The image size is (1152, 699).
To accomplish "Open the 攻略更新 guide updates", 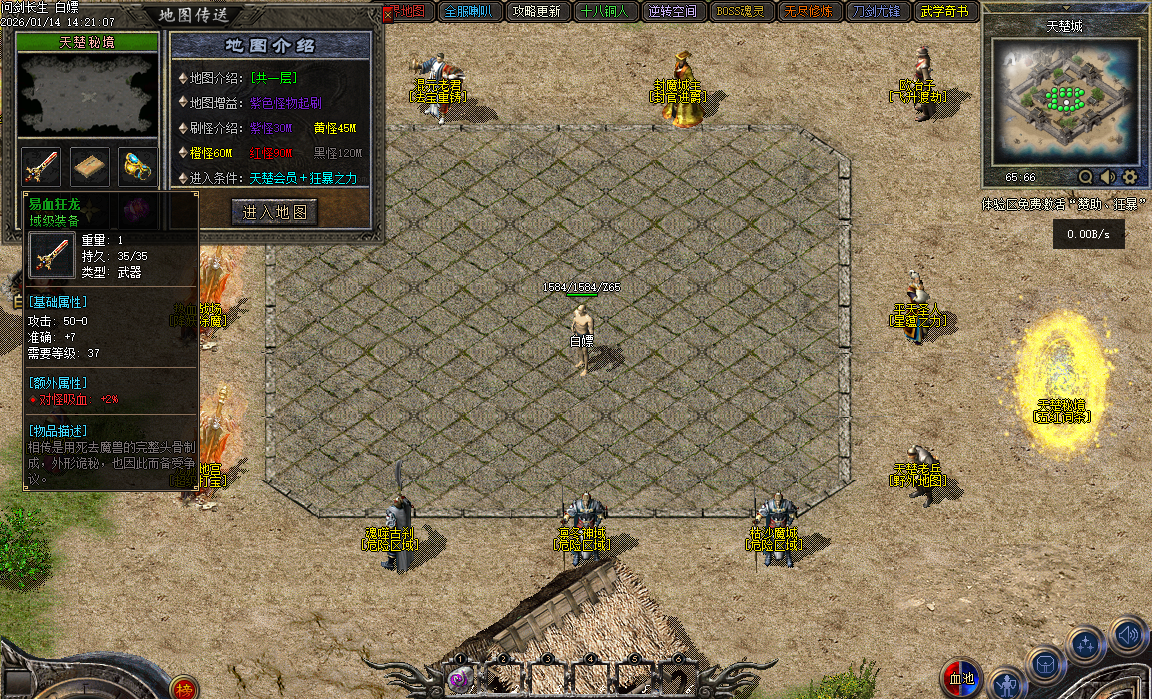I will (536, 12).
